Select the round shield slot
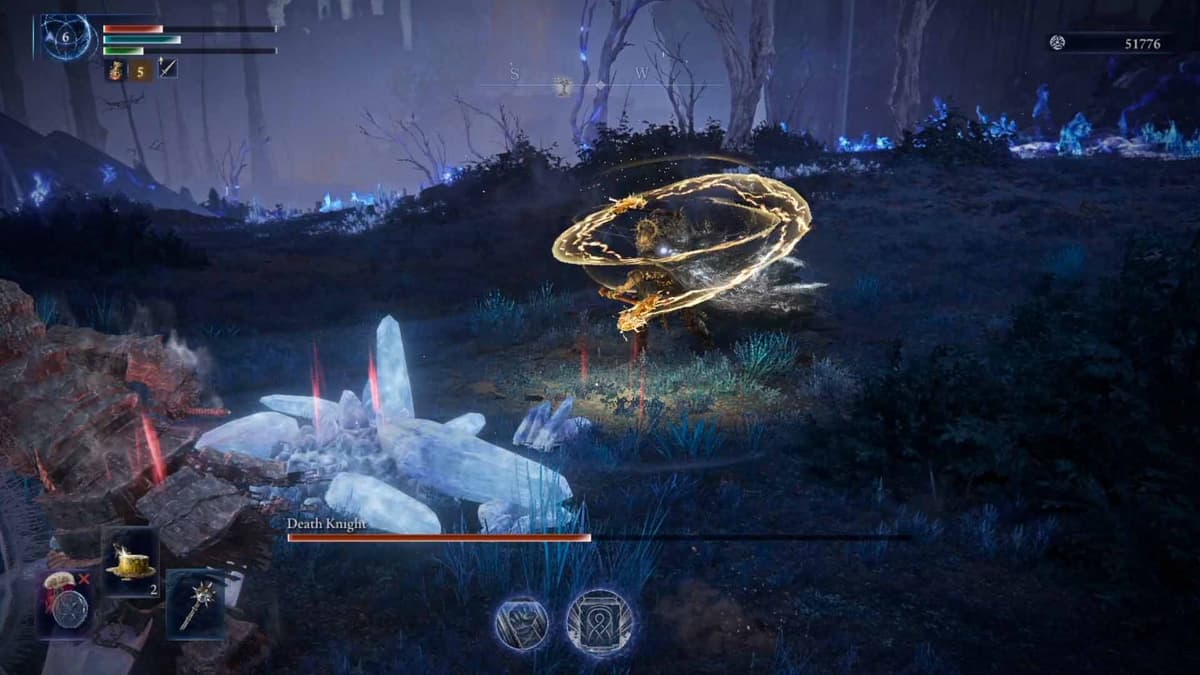Image resolution: width=1200 pixels, height=675 pixels. pyautogui.click(x=69, y=606)
